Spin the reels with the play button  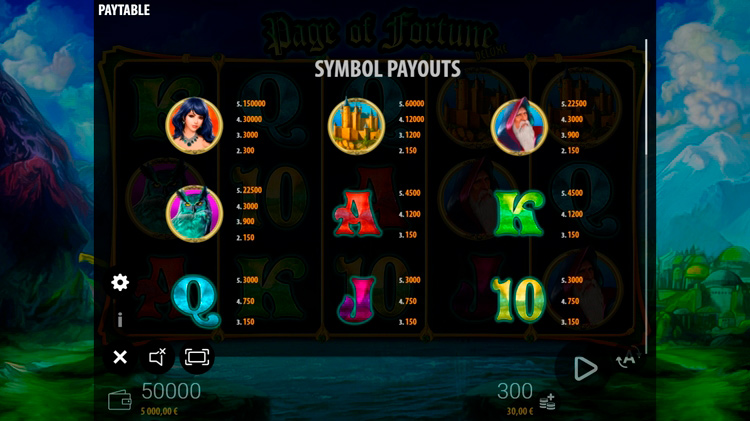coord(584,368)
